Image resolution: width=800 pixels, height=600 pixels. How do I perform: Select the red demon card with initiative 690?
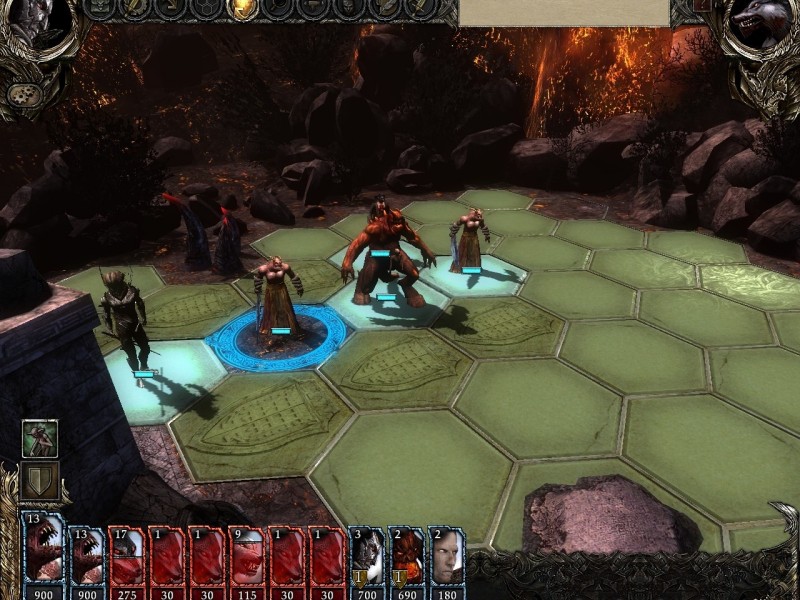[407, 555]
